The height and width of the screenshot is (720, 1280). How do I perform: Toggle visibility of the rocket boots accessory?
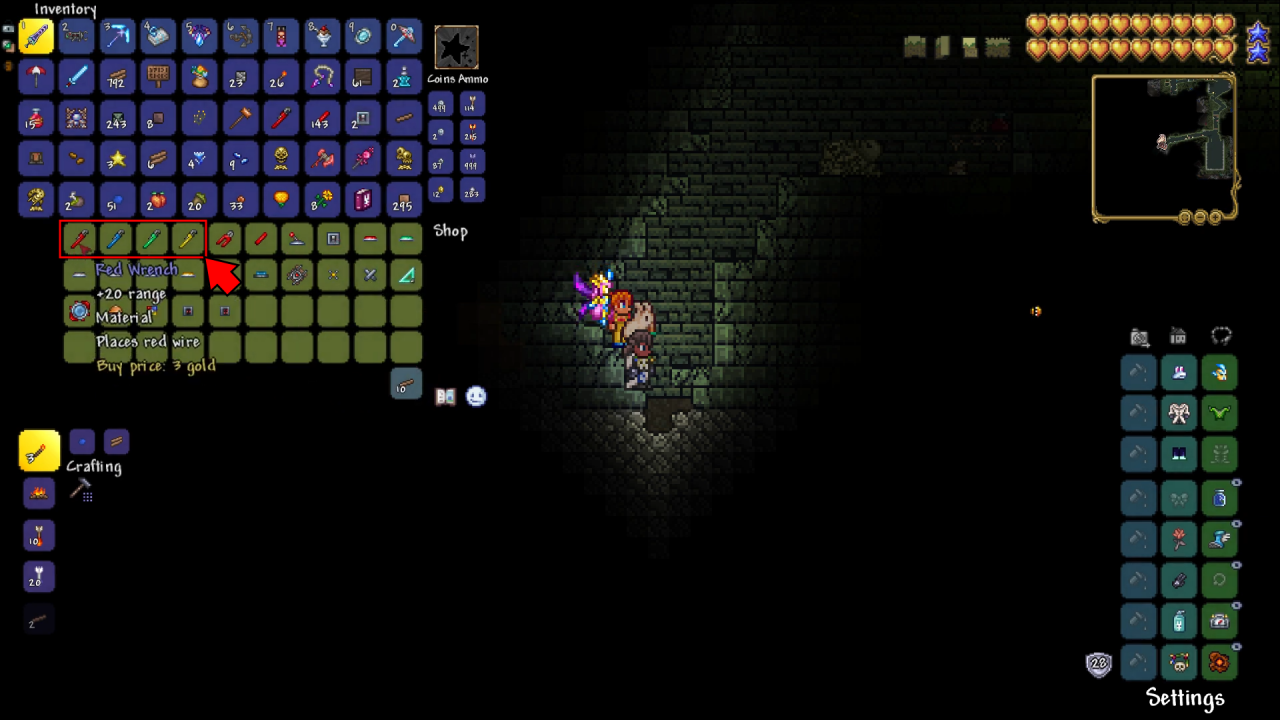coord(1235,524)
